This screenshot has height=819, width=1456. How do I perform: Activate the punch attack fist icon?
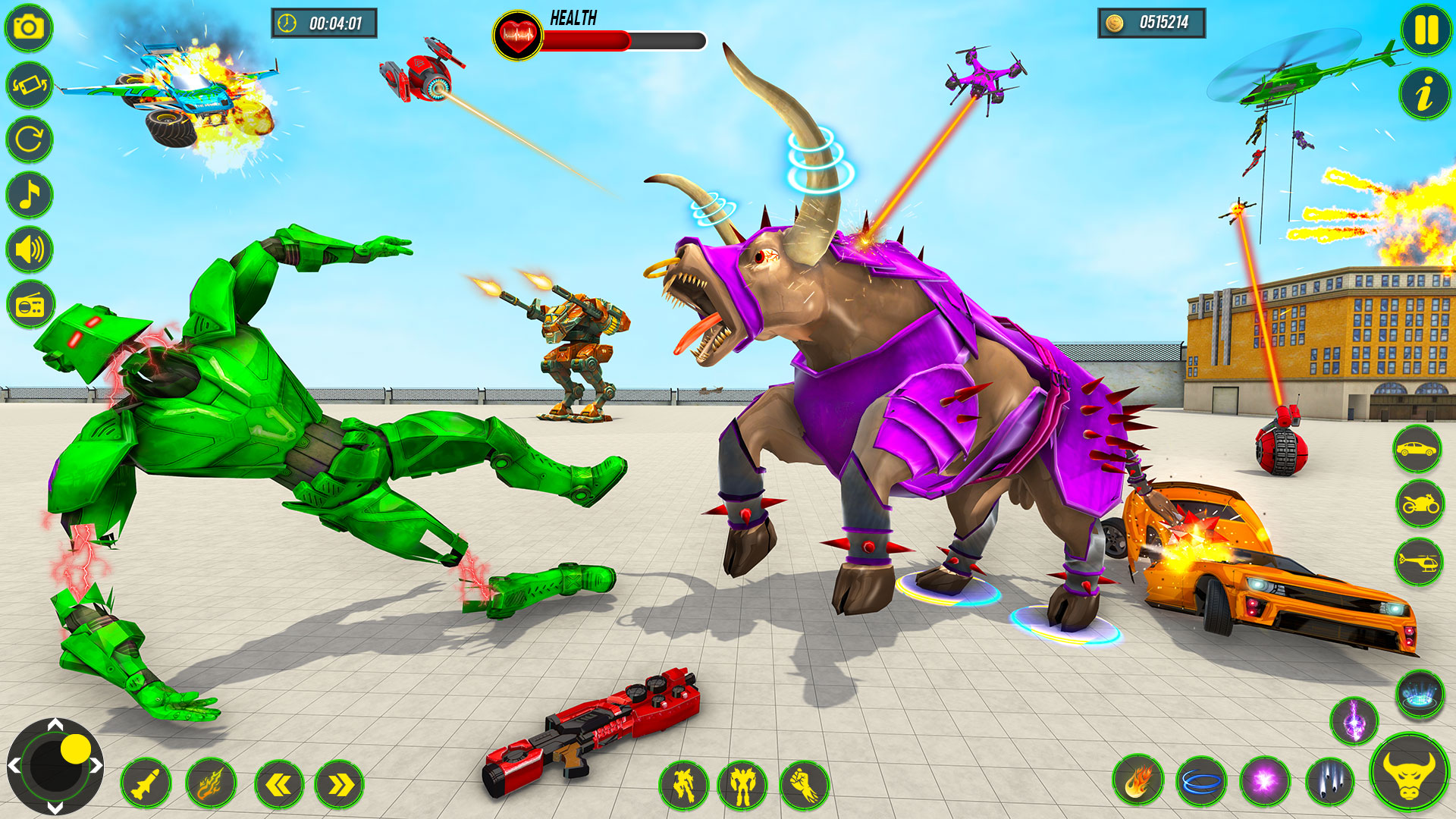(804, 786)
